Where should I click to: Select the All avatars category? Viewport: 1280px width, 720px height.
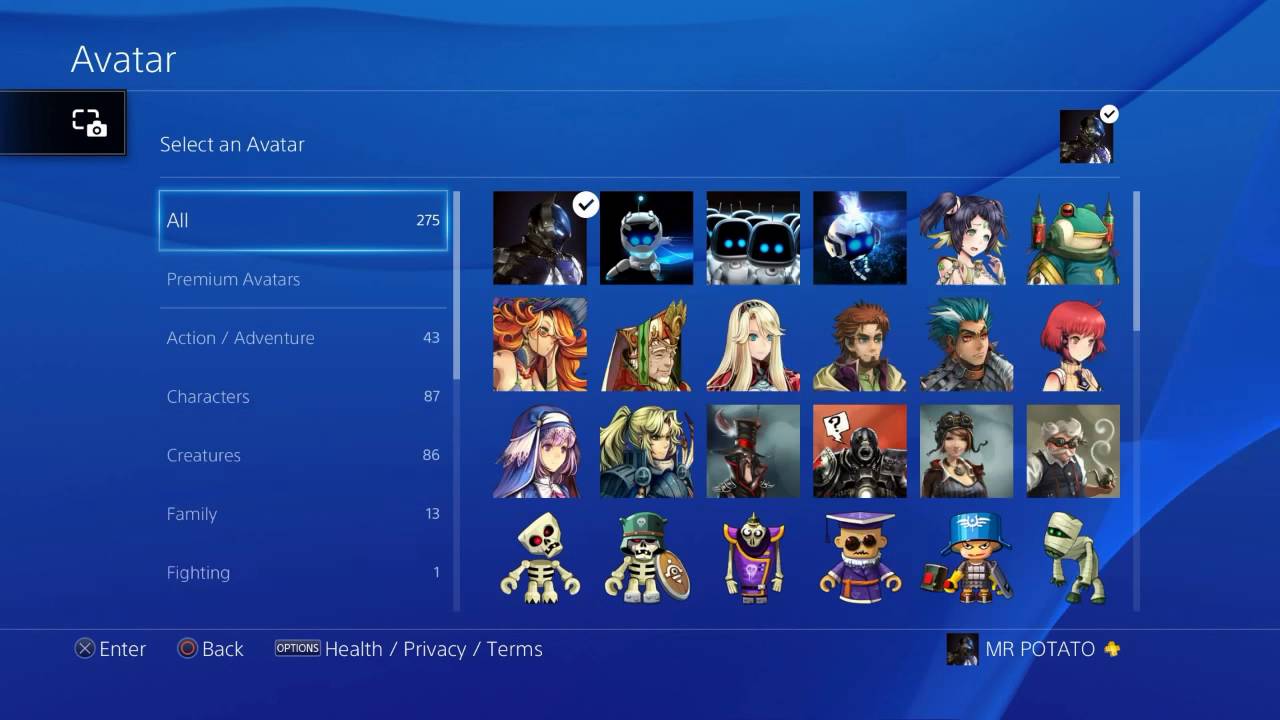pos(303,219)
